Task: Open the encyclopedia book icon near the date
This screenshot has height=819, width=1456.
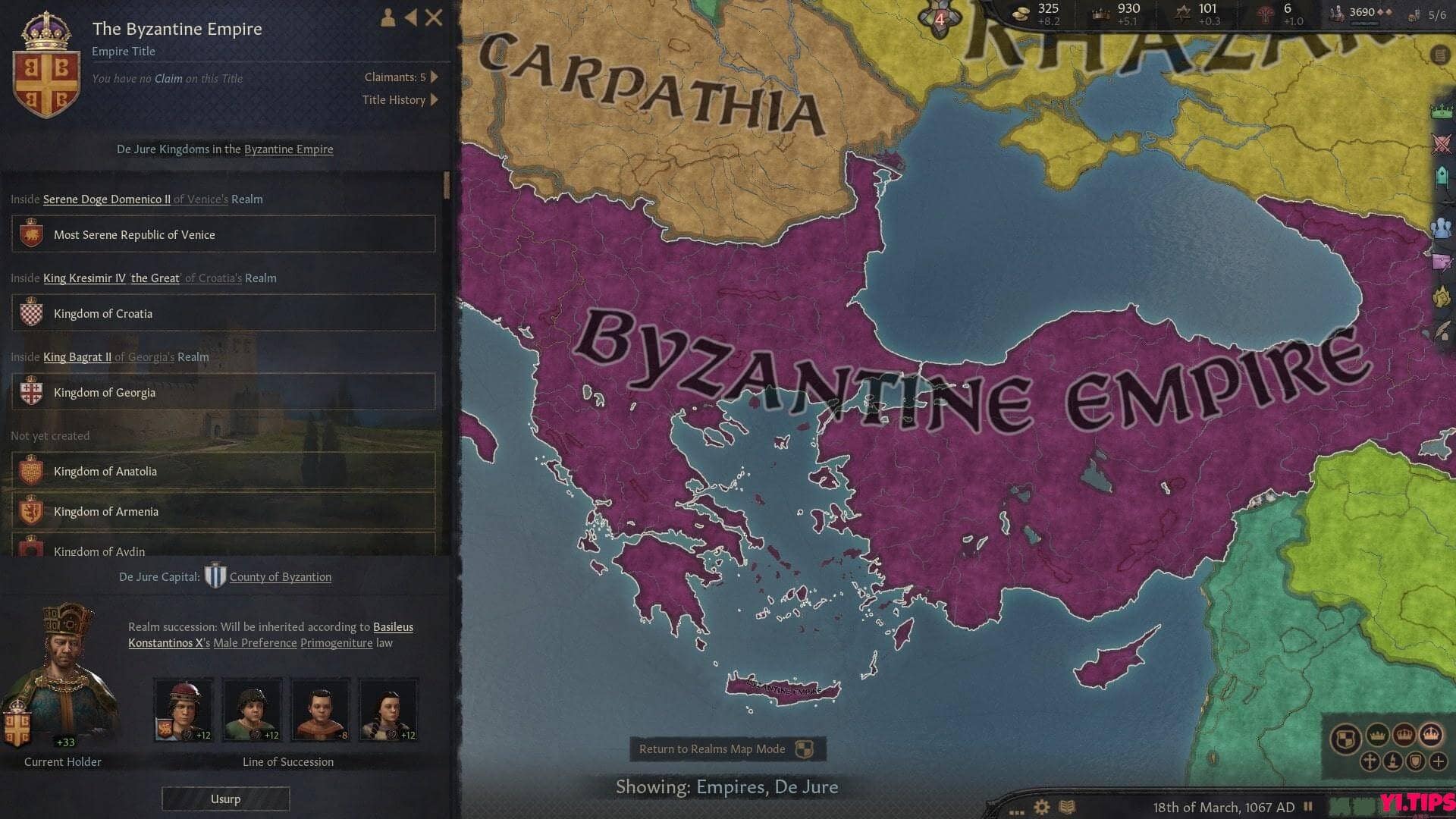Action: tap(1068, 805)
